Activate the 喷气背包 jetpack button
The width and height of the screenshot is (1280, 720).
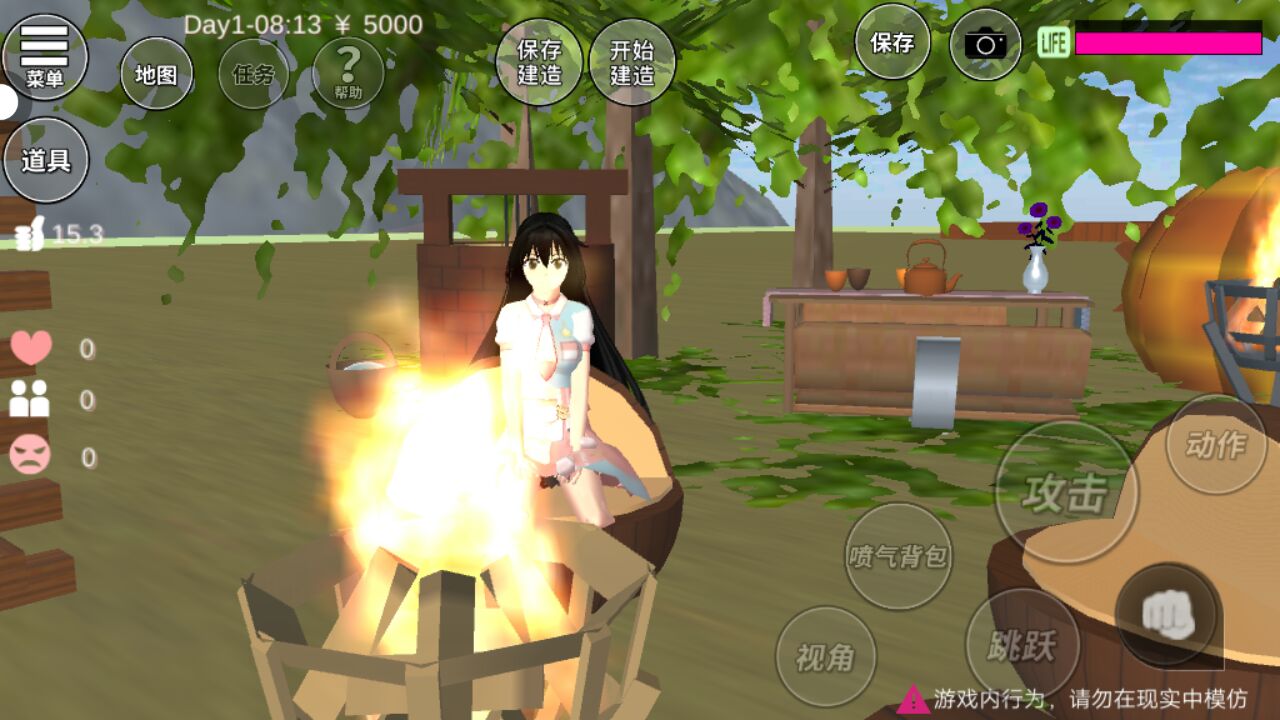[x=897, y=556]
